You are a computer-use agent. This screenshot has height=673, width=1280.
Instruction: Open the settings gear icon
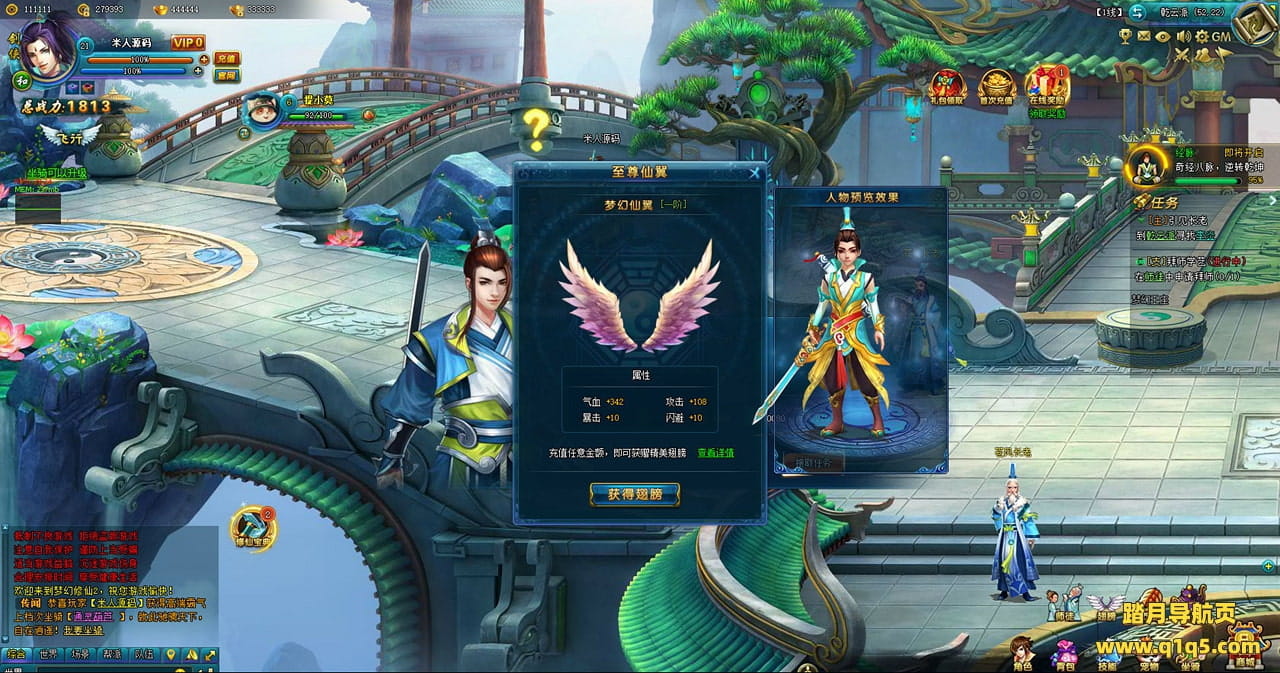point(1201,36)
